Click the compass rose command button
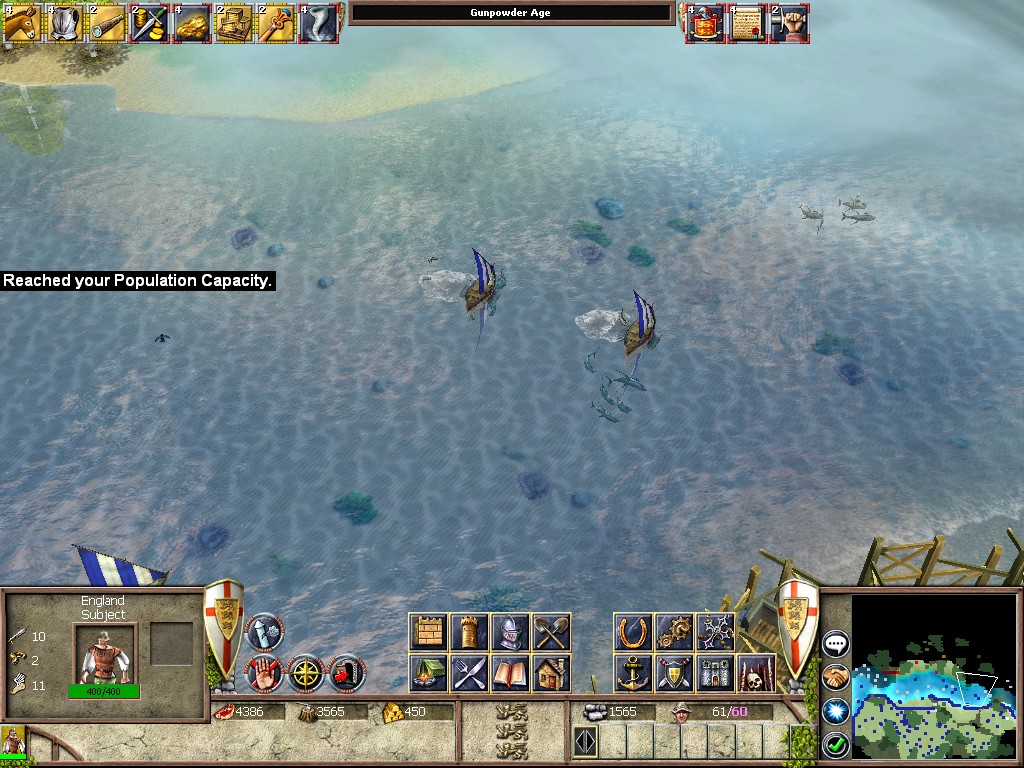 point(306,673)
